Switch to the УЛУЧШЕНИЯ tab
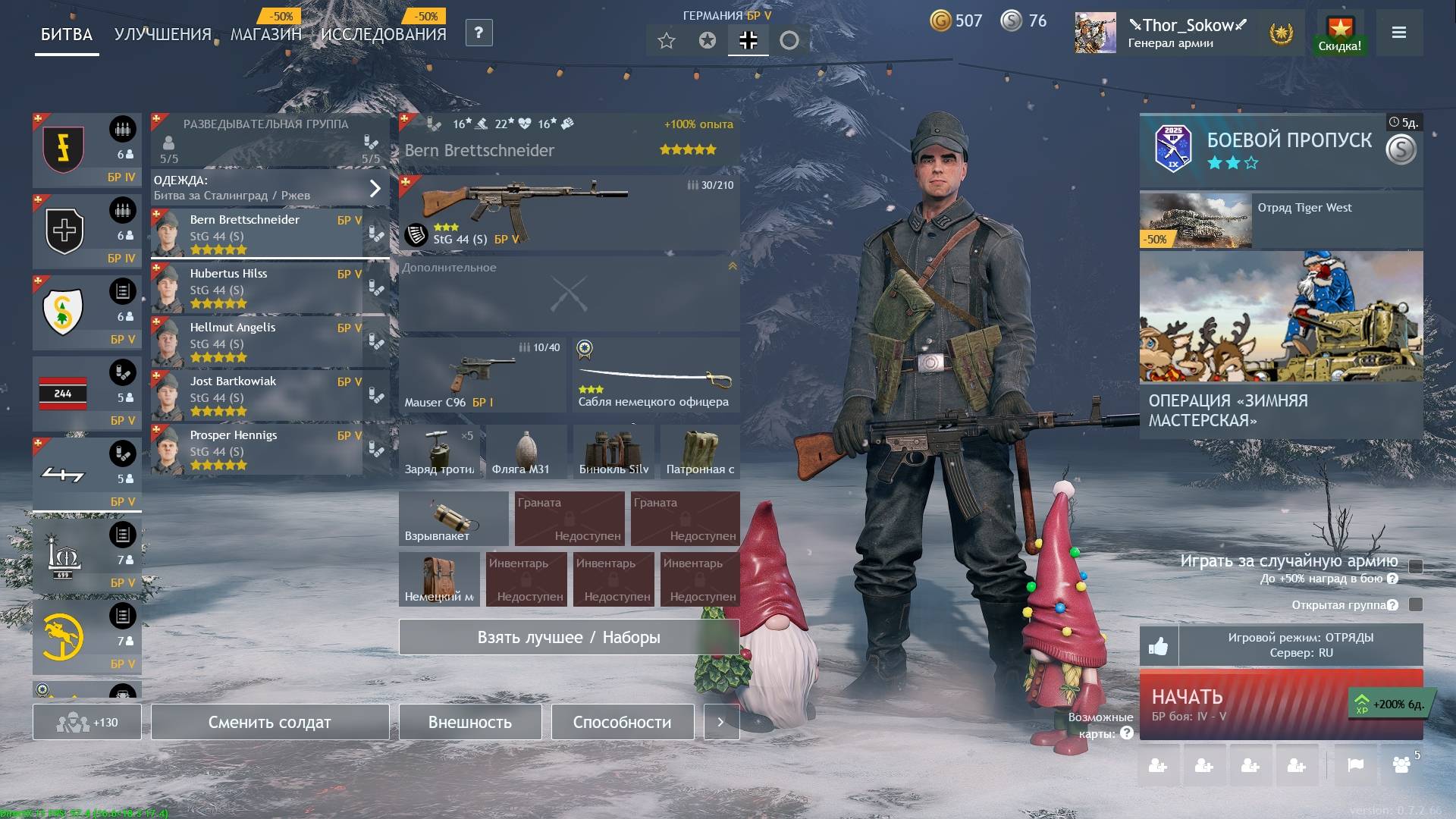 click(x=162, y=34)
